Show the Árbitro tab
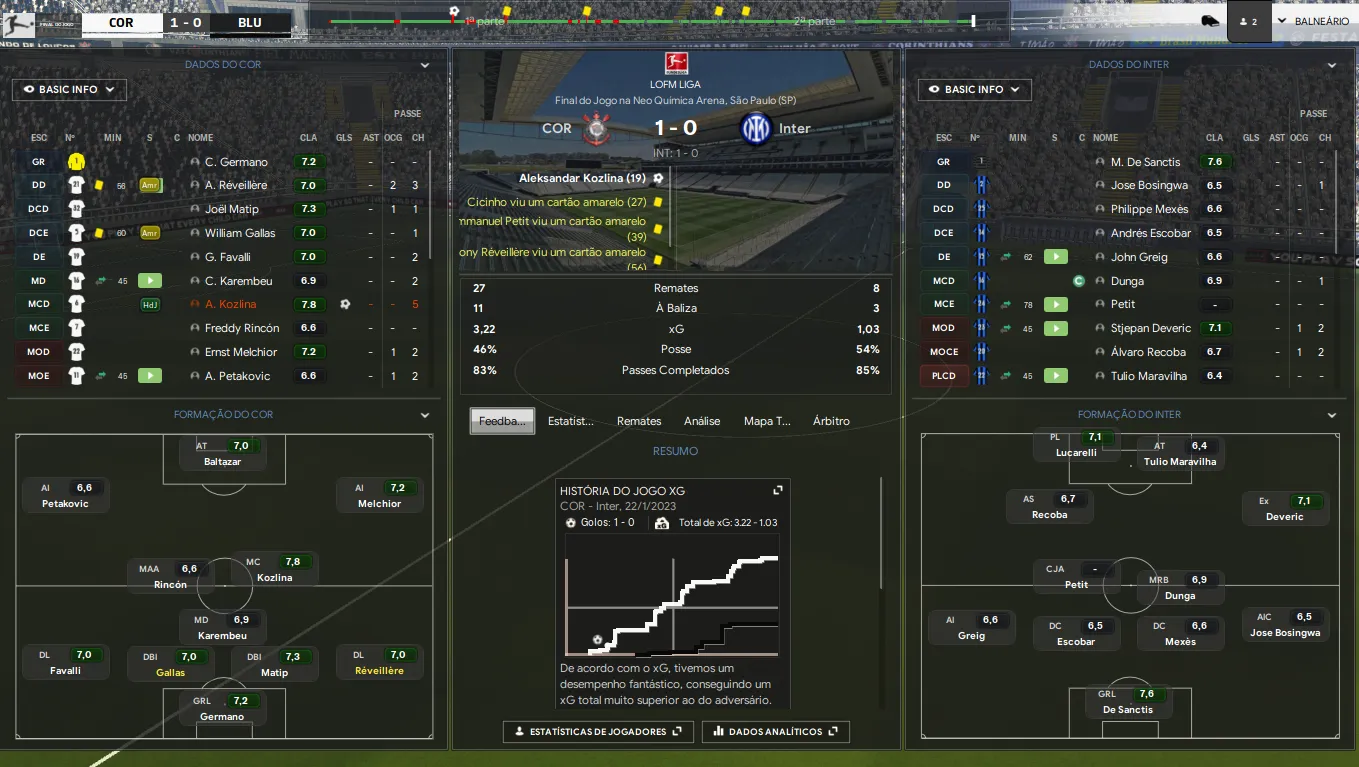The image size is (1359, 767). pyautogui.click(x=831, y=421)
